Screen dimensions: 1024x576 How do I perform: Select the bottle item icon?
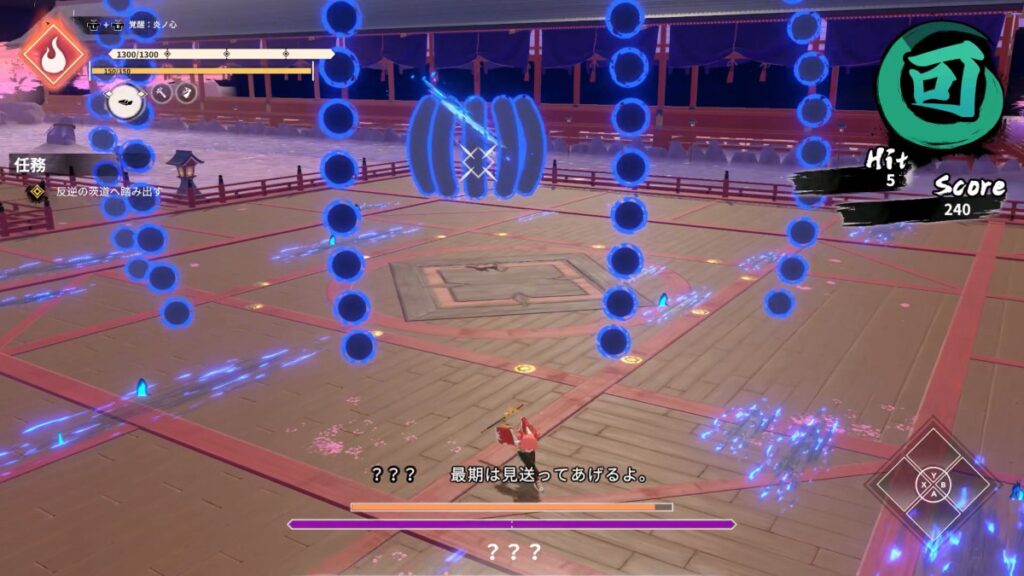[186, 93]
